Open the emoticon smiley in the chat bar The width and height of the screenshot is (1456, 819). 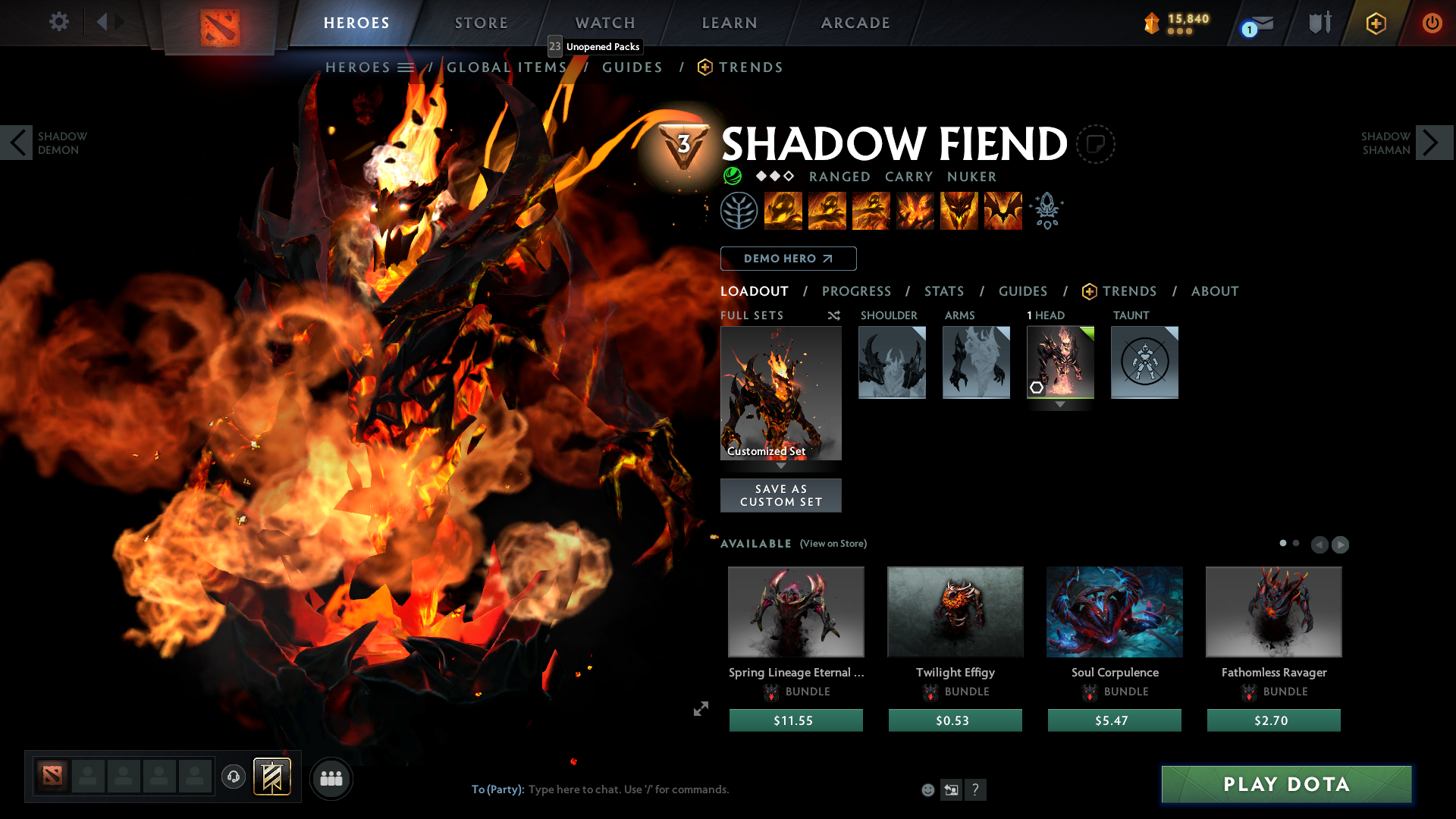pos(927,789)
